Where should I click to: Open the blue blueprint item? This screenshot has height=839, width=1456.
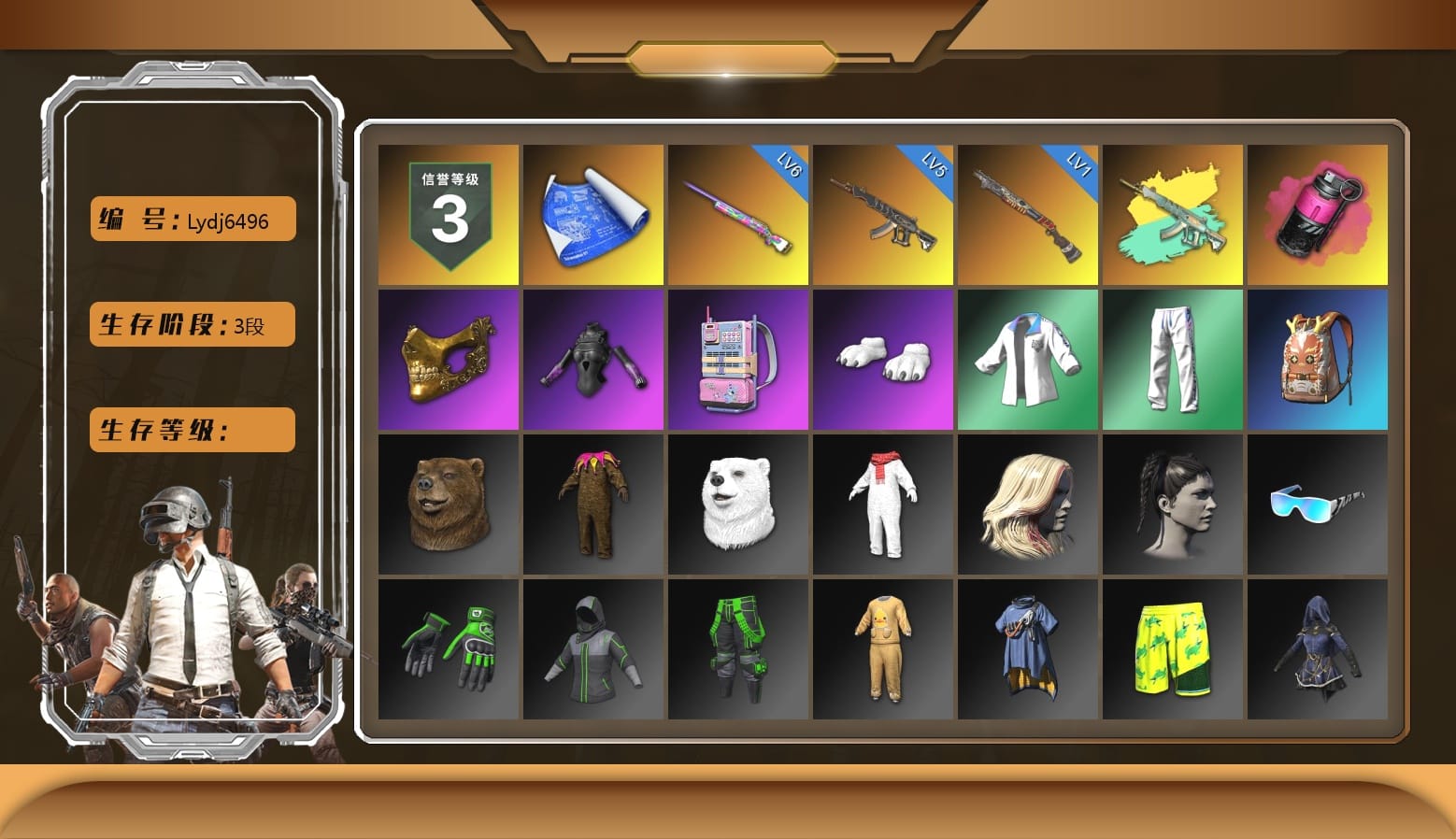tap(592, 213)
